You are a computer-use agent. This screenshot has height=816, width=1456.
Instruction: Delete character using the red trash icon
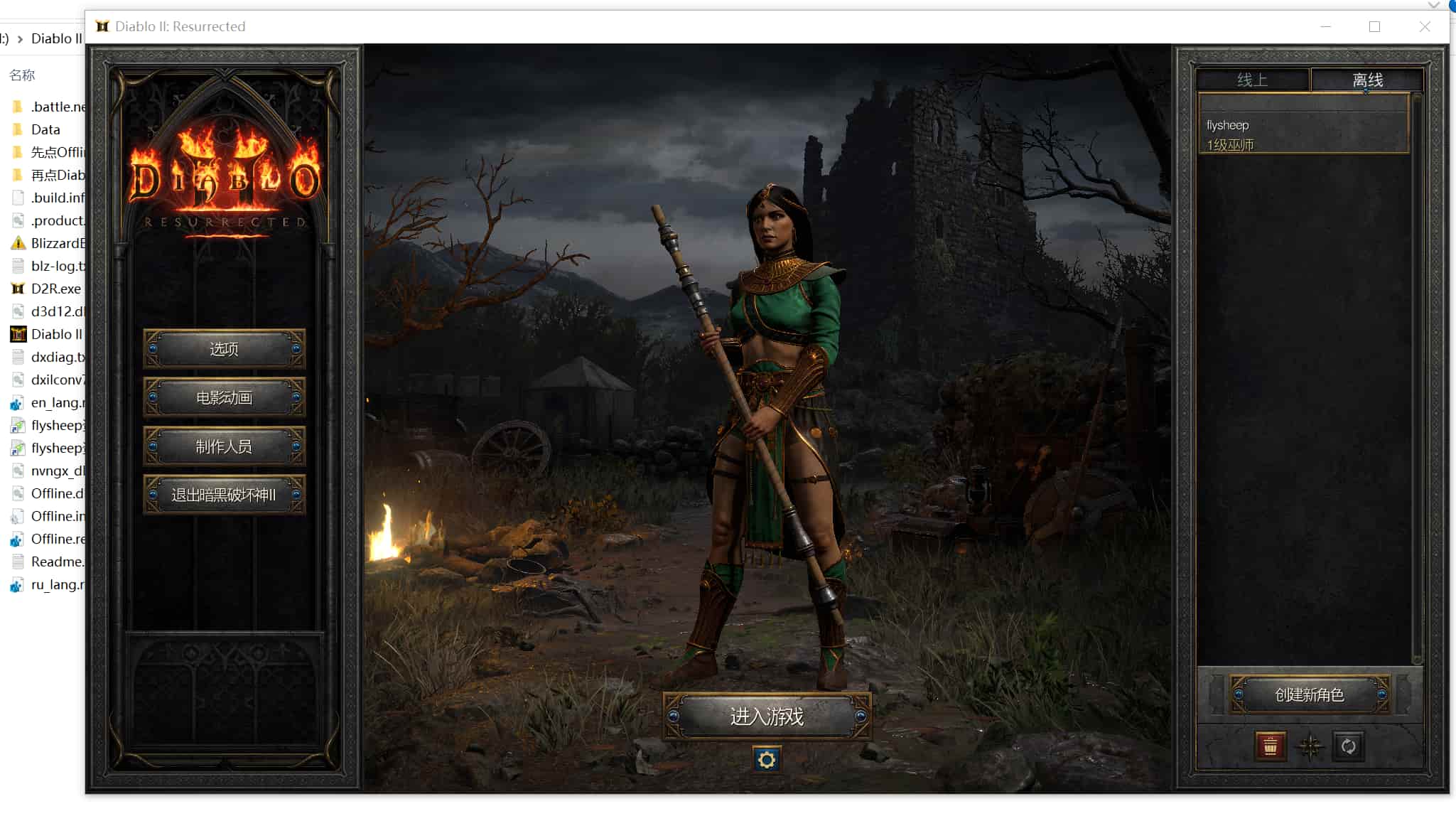1270,746
